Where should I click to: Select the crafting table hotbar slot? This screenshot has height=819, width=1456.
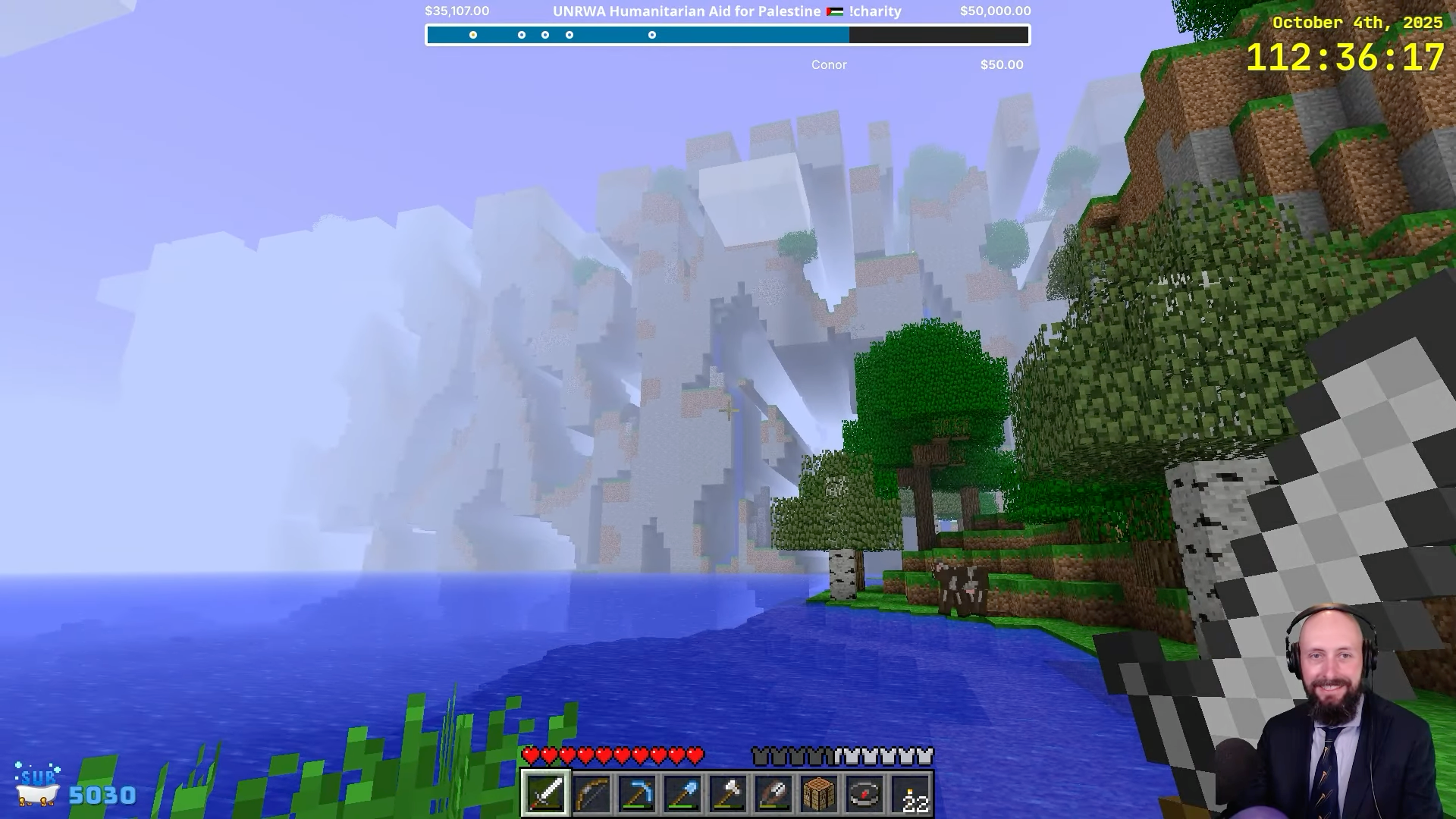818,794
